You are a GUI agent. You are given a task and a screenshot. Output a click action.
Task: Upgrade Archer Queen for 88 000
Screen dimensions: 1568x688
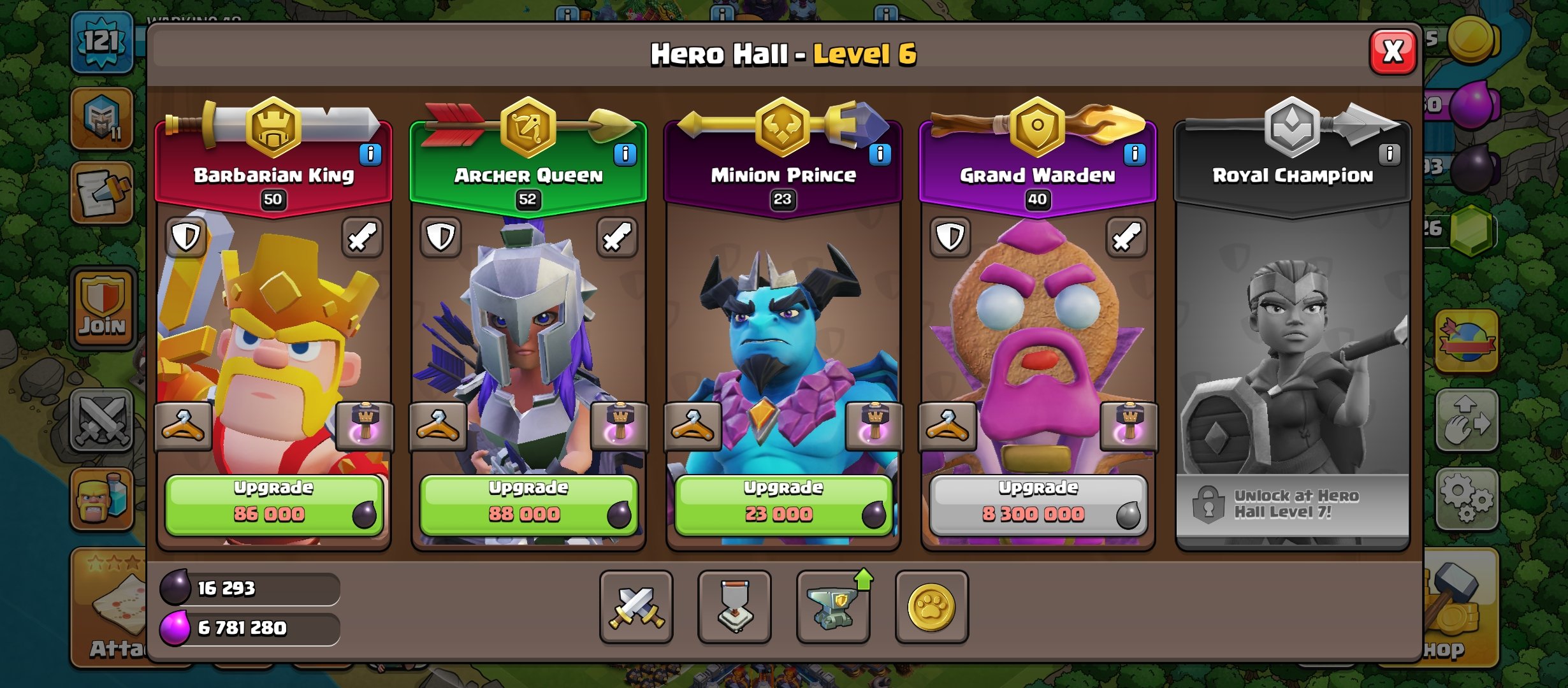pos(528,505)
